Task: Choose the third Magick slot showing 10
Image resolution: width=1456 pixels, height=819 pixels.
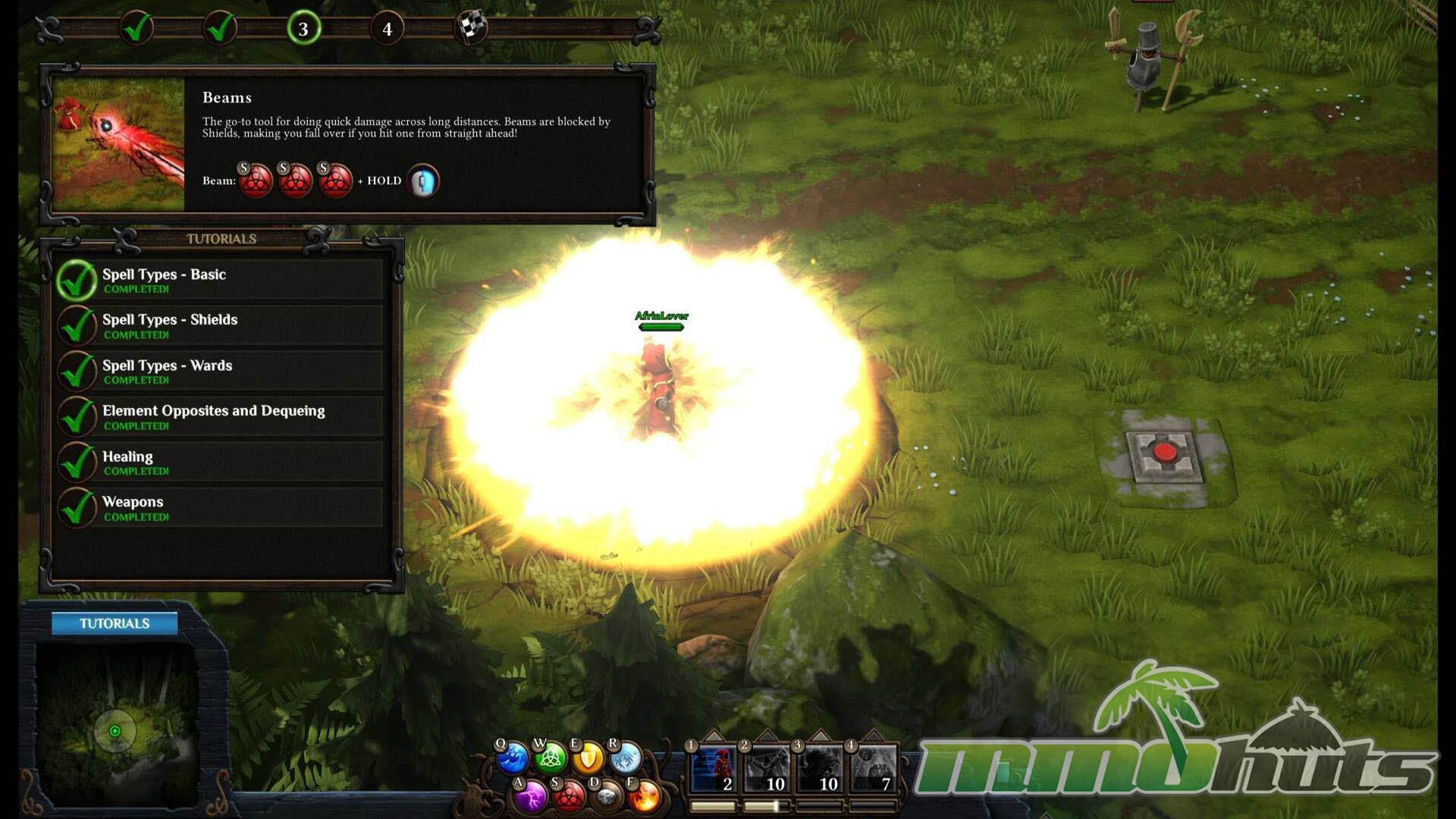Action: pyautogui.click(x=820, y=770)
